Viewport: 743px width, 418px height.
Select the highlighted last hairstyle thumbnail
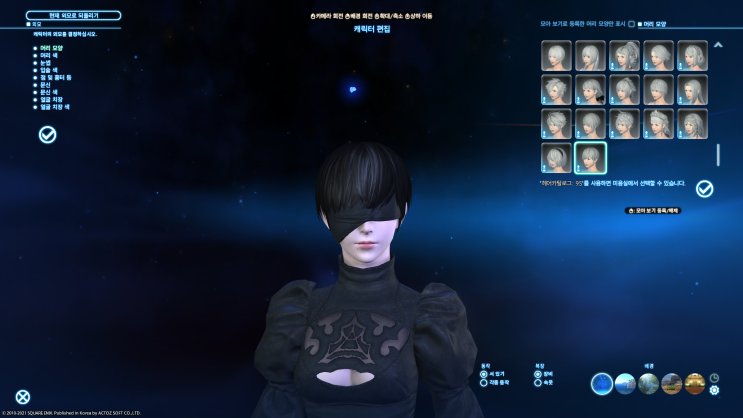coord(590,157)
